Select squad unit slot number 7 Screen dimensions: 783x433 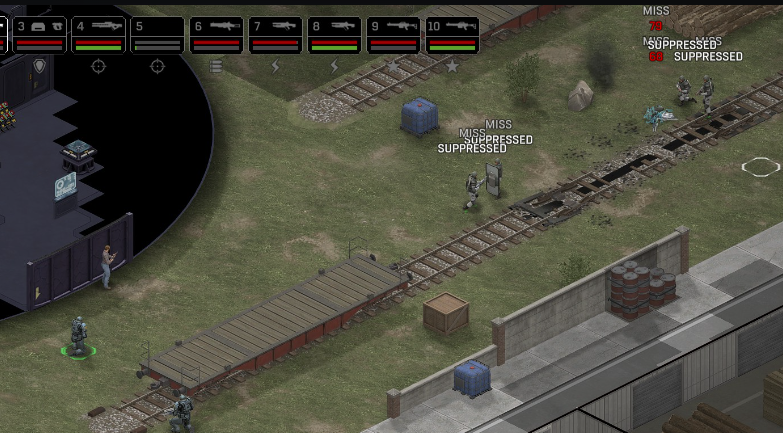click(275, 34)
